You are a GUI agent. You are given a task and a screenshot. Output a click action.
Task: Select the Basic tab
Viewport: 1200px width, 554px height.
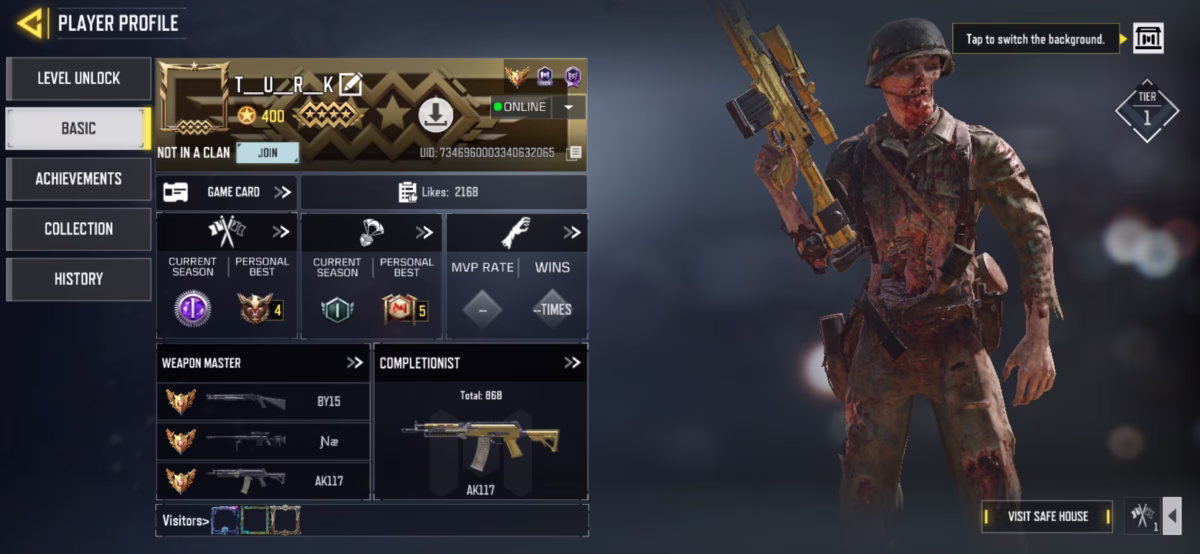coord(78,128)
